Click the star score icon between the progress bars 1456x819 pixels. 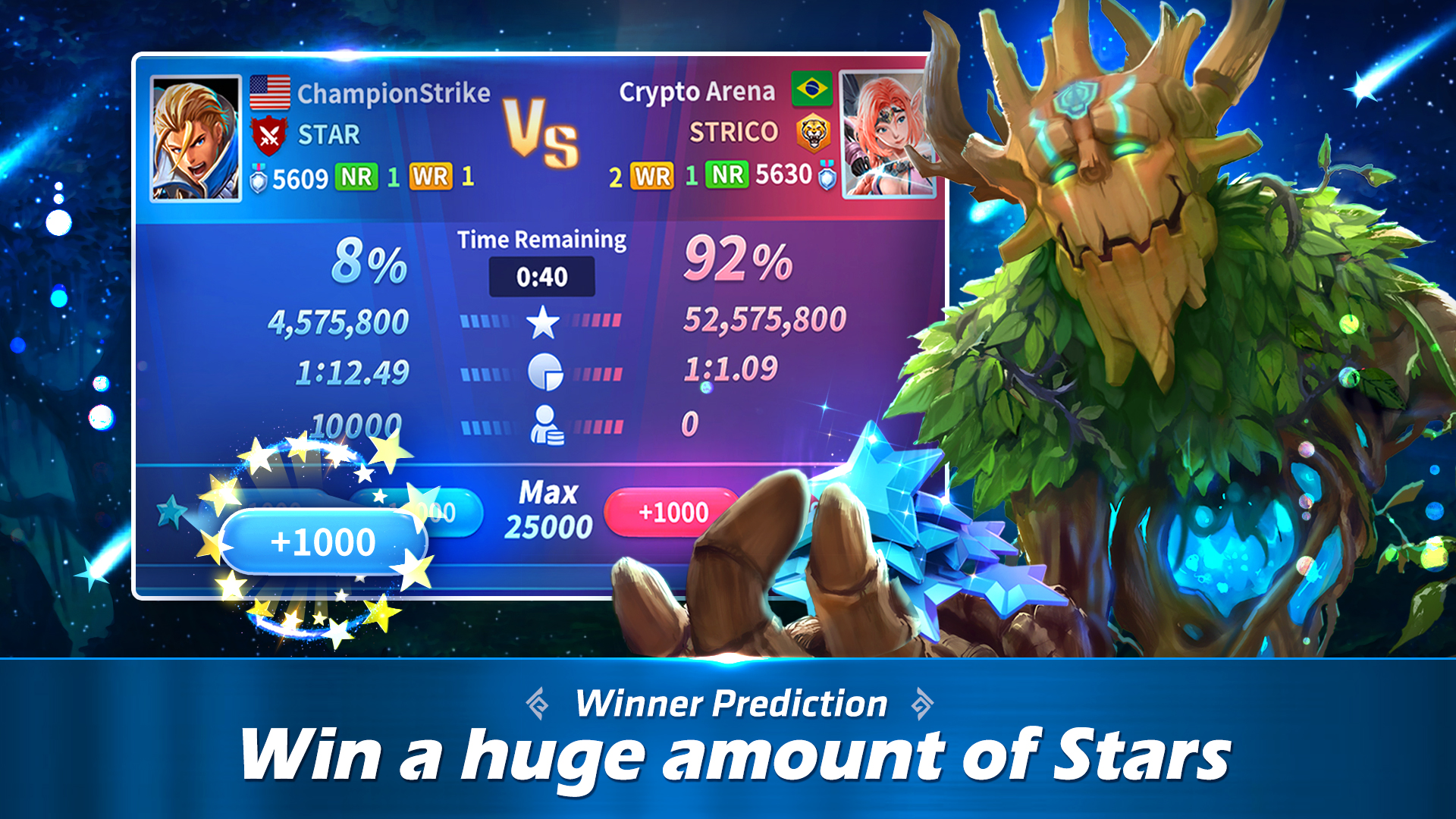543,323
